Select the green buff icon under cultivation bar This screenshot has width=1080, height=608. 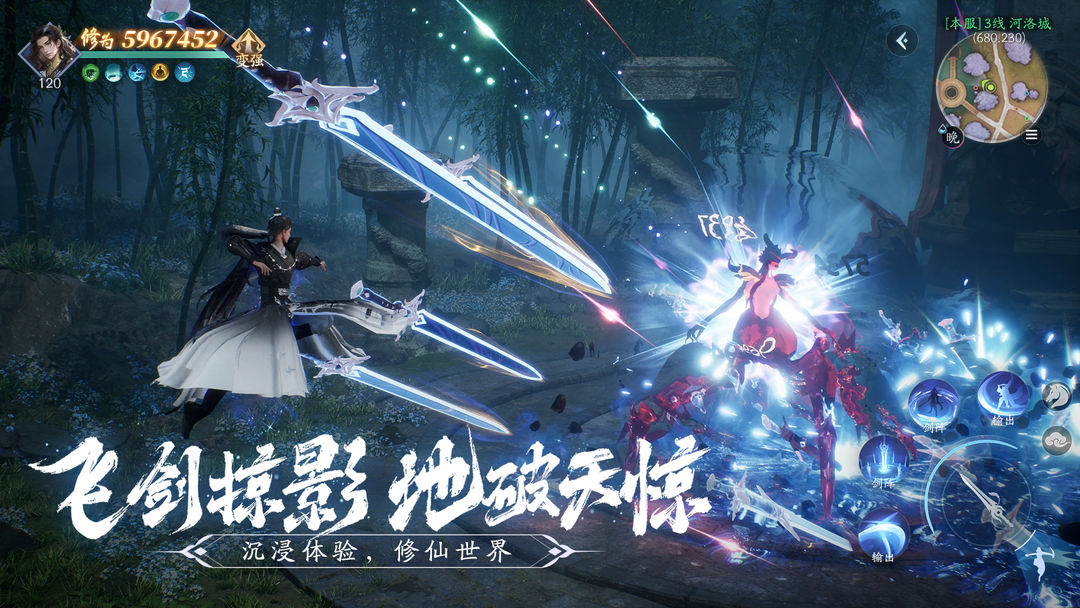(x=90, y=72)
